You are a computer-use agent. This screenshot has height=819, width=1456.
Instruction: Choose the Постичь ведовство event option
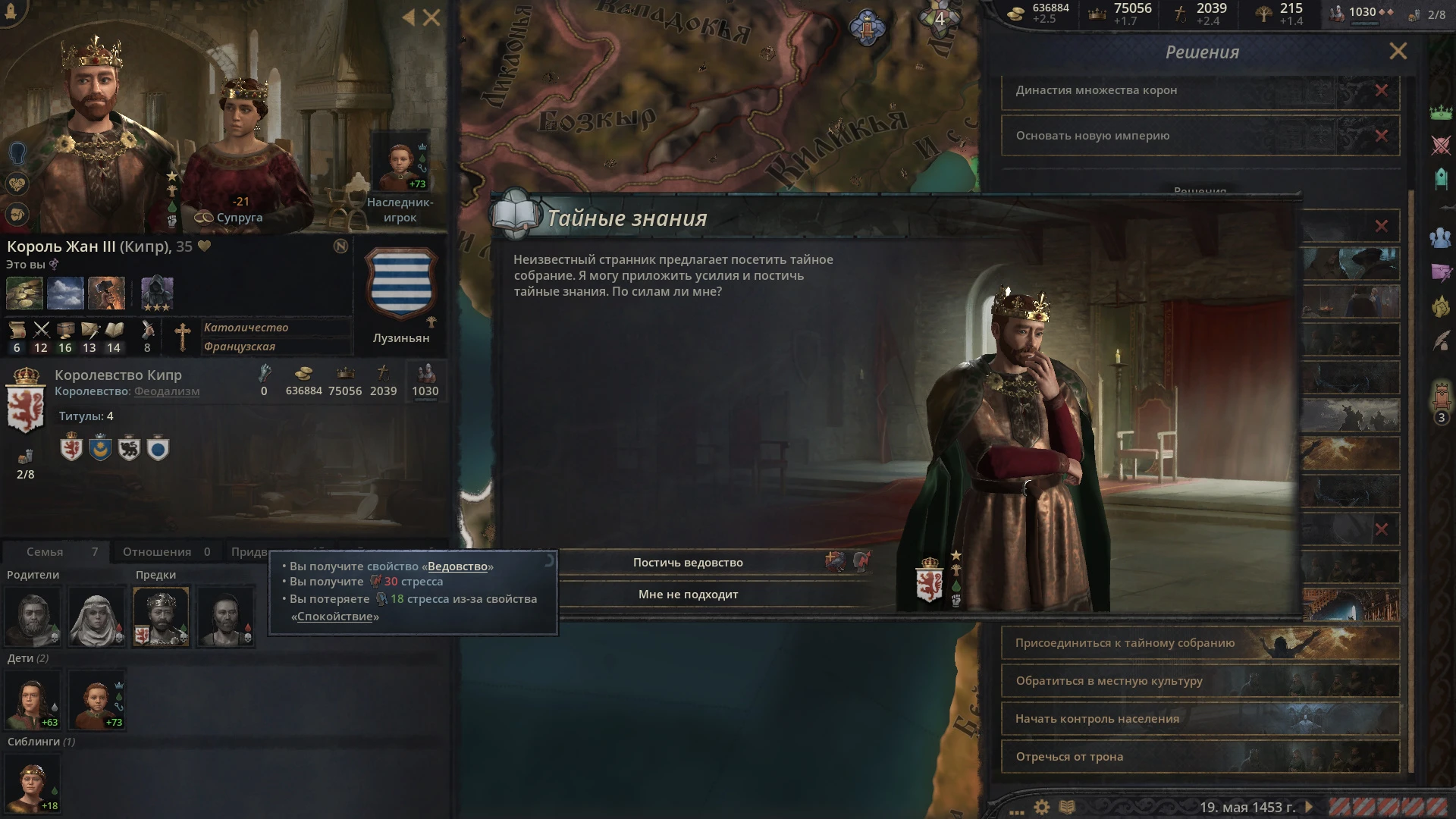pyautogui.click(x=686, y=562)
